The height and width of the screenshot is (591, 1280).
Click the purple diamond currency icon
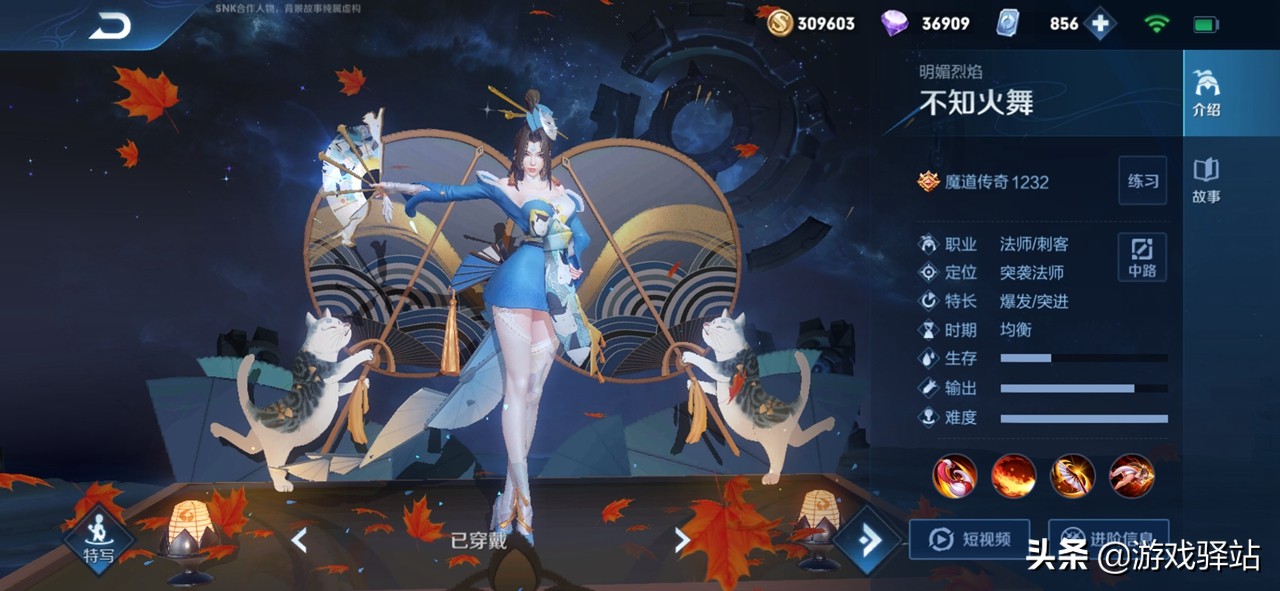[895, 23]
